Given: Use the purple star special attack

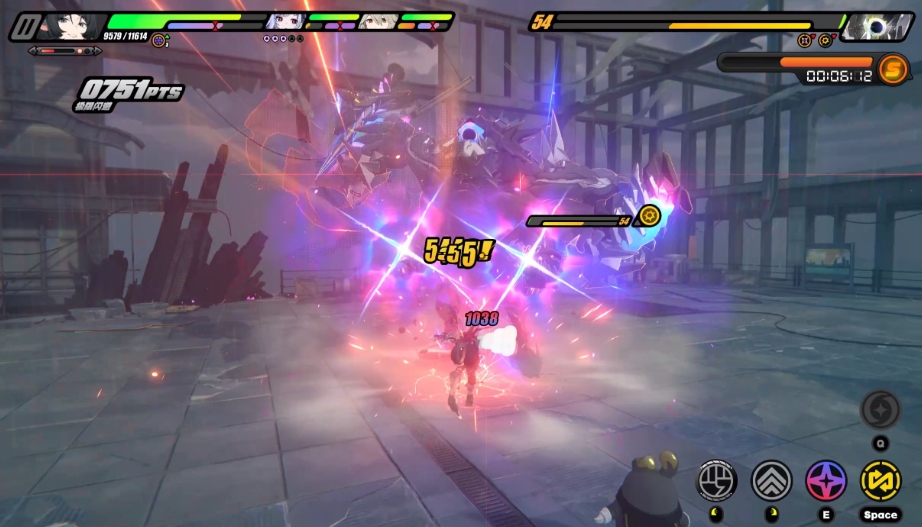Looking at the screenshot, I should [x=826, y=480].
